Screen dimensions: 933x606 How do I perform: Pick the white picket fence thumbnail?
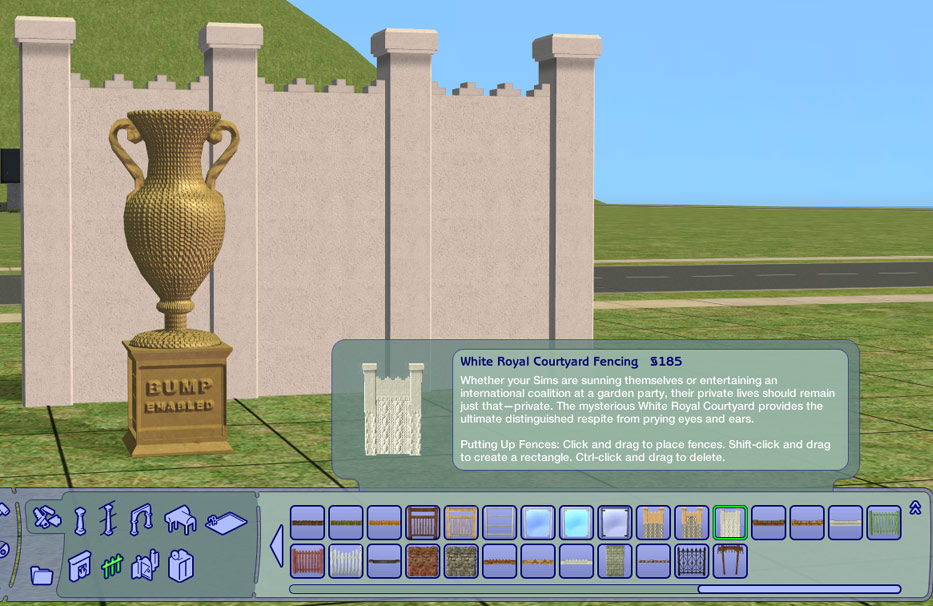[346, 560]
